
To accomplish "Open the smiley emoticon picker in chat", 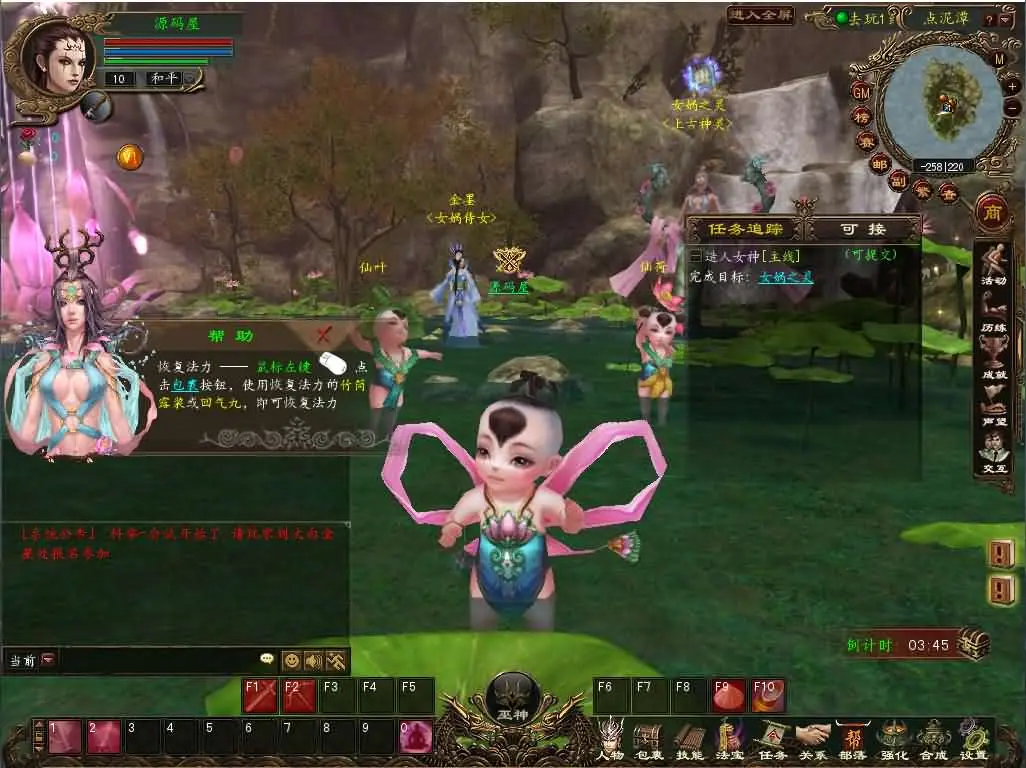I will [291, 660].
